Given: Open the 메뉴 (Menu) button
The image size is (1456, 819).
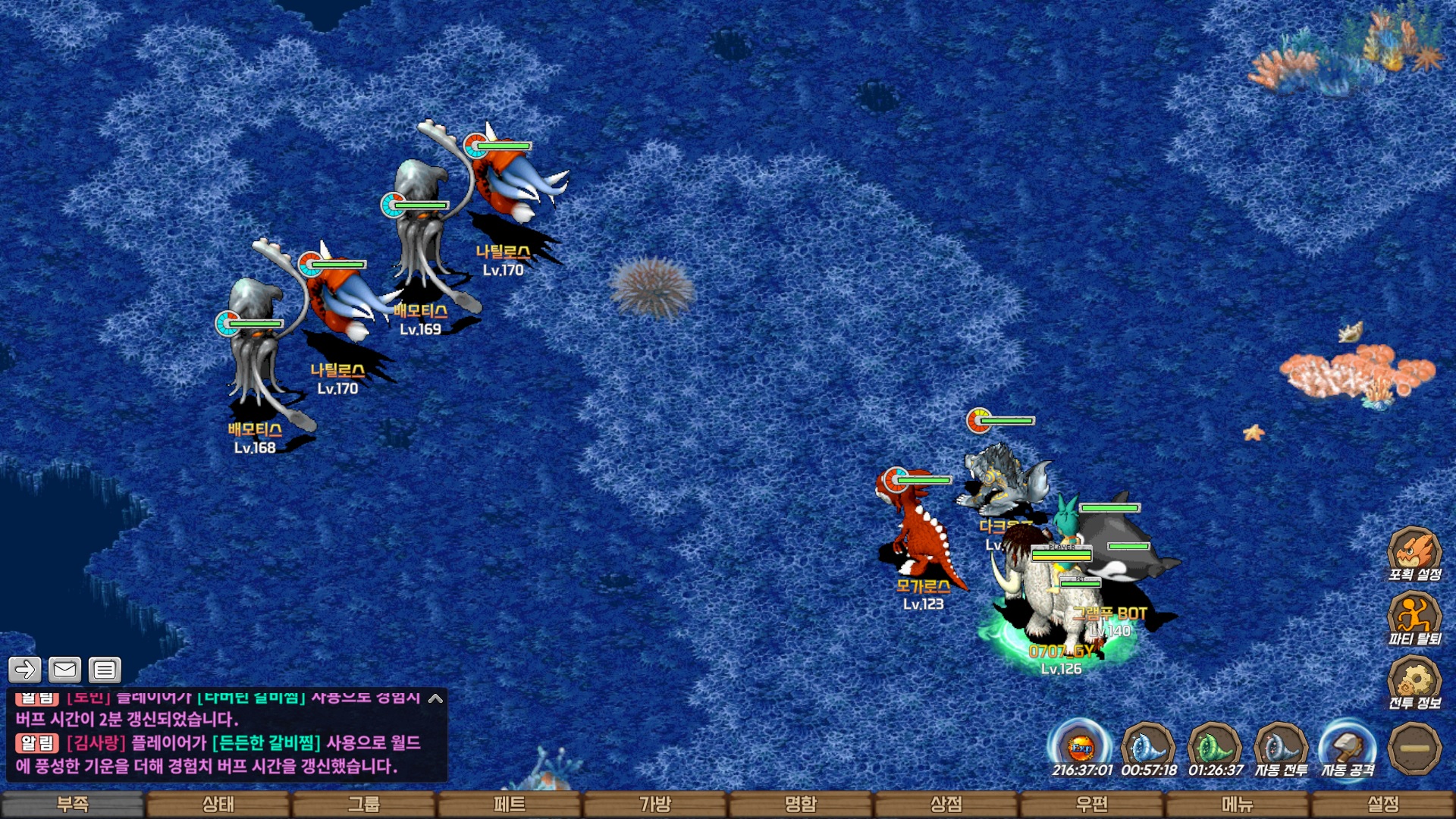Looking at the screenshot, I should (x=1238, y=804).
